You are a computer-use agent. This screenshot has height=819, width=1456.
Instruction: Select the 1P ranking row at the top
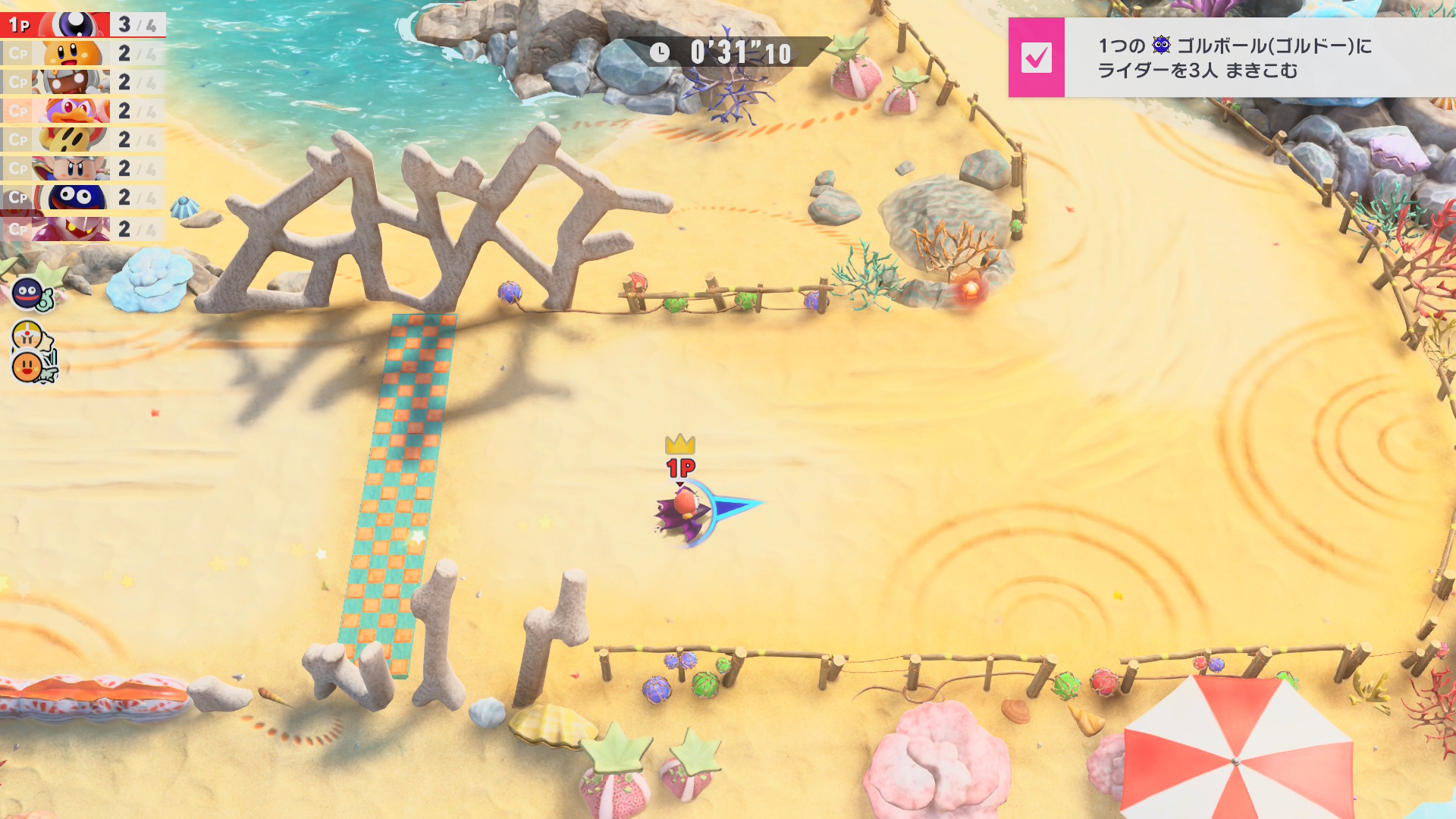82,25
